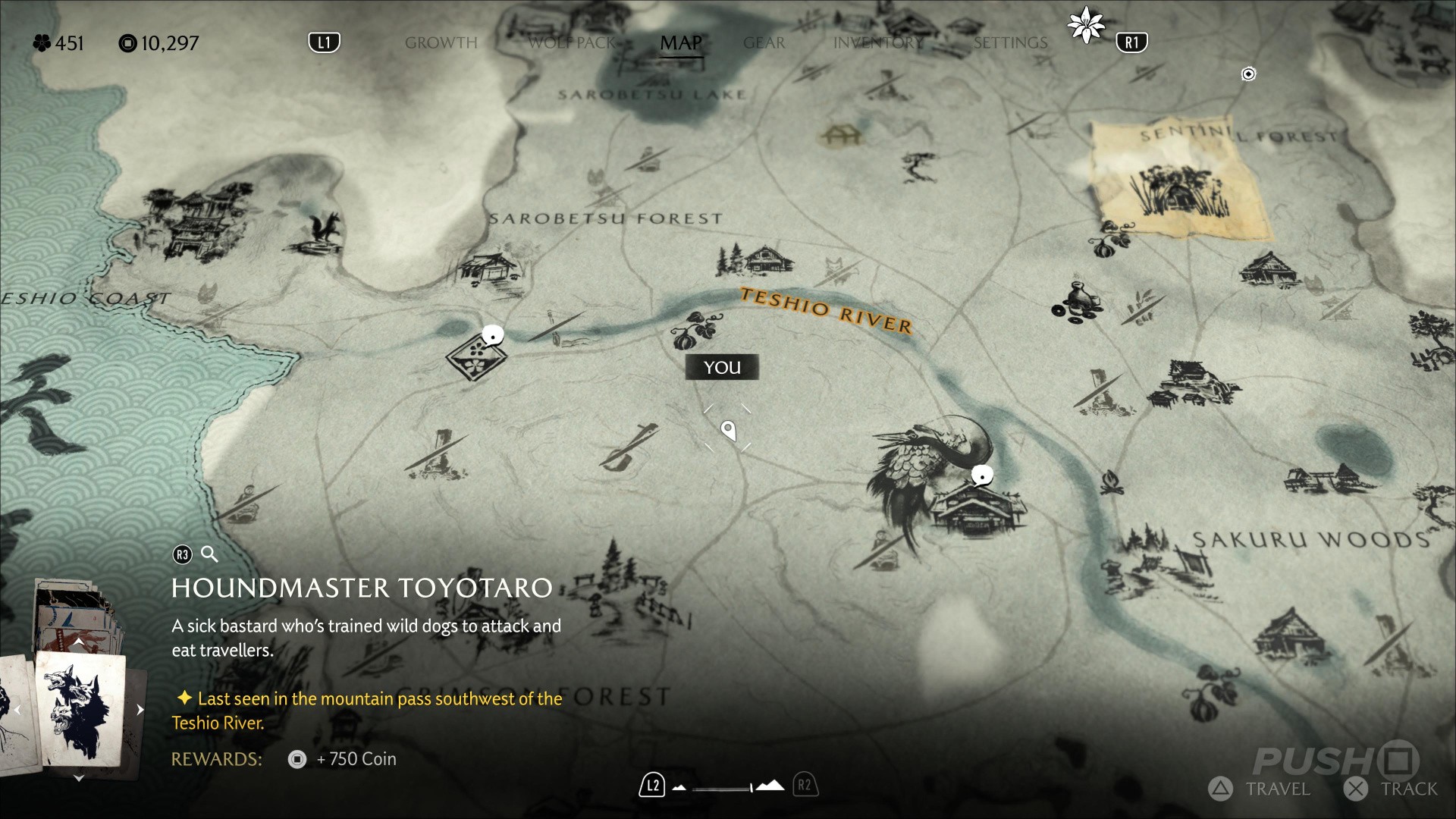Open the magnifier search for the bounty
The width and height of the screenshot is (1456, 819).
pos(209,554)
